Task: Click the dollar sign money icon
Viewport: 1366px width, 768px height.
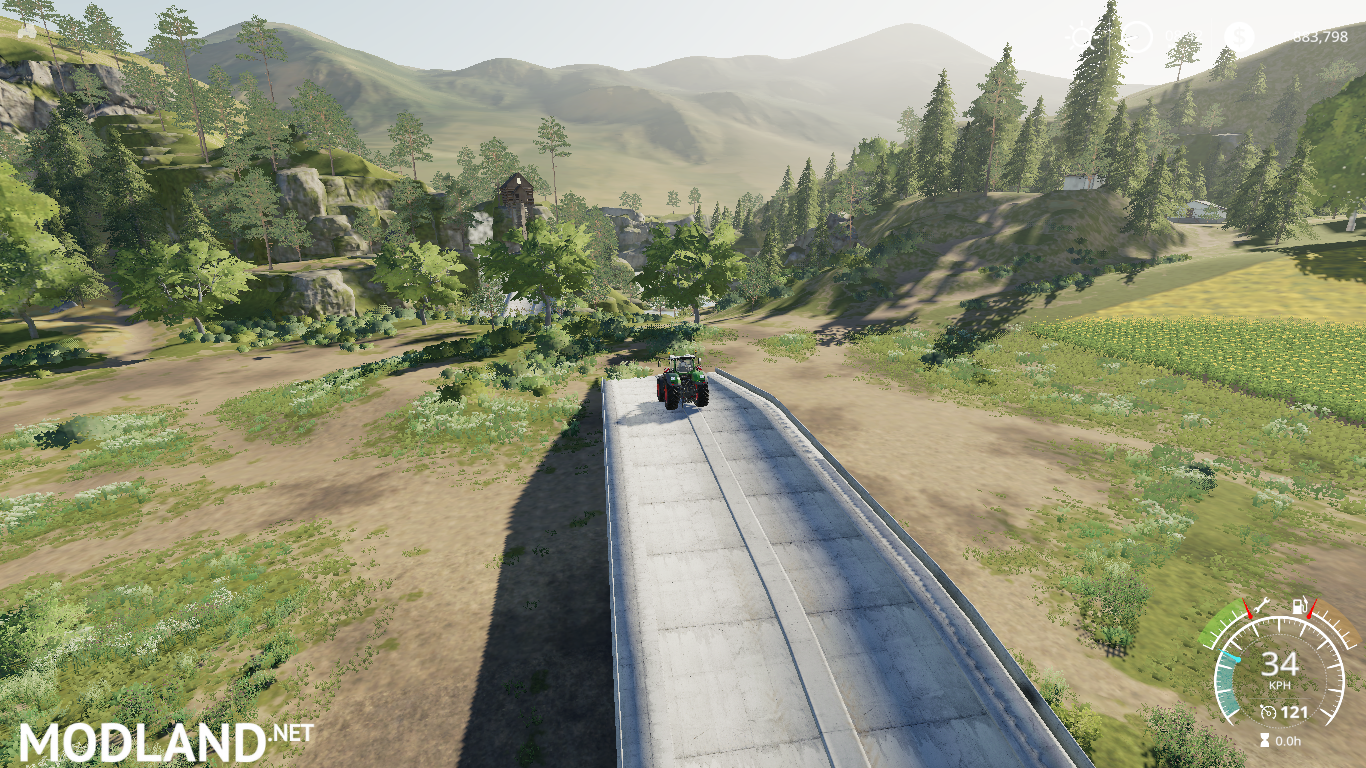Action: pyautogui.click(x=1239, y=36)
